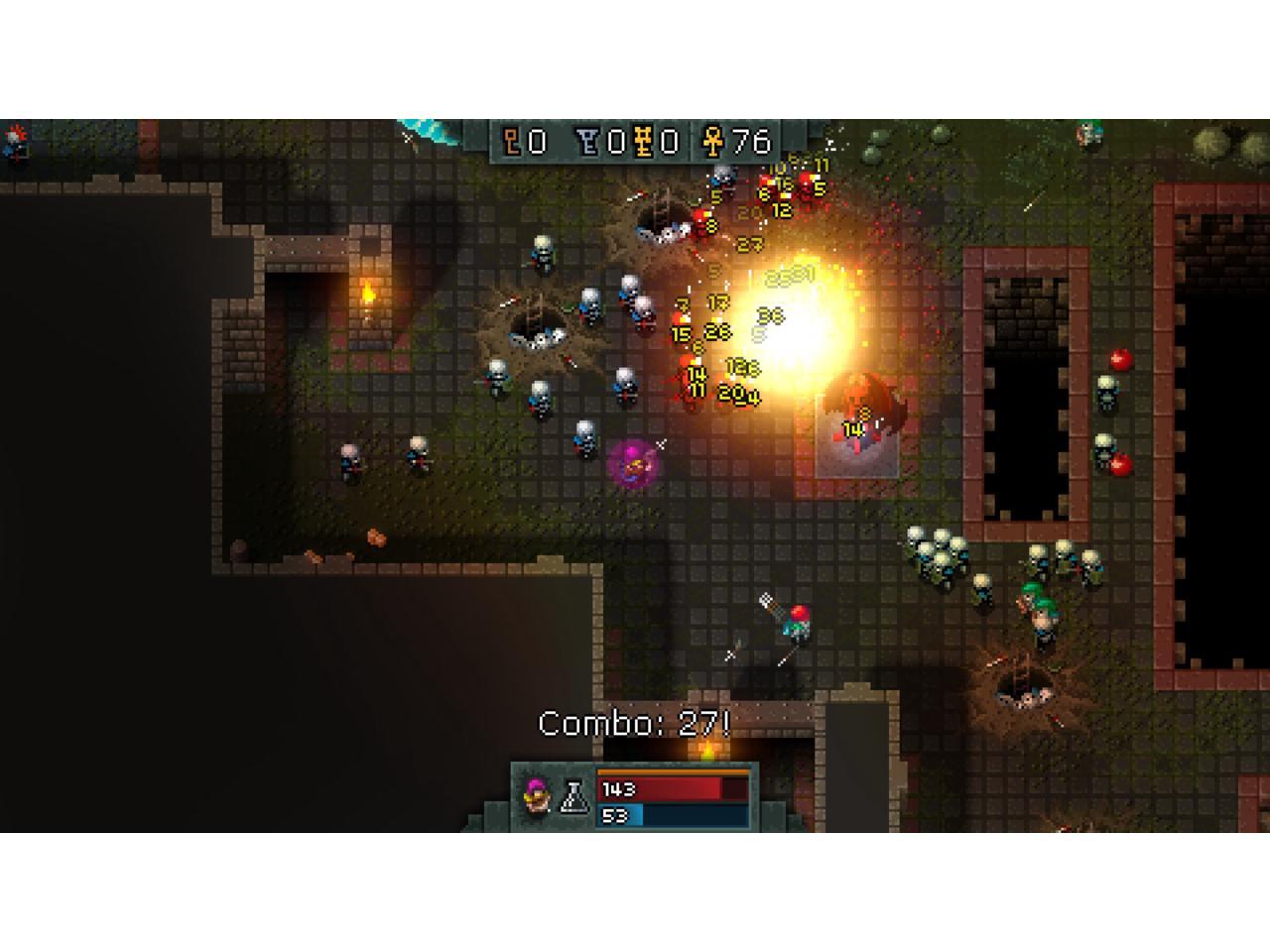The width and height of the screenshot is (1270, 952).
Task: Click the gold key icon
Action: [x=646, y=143]
